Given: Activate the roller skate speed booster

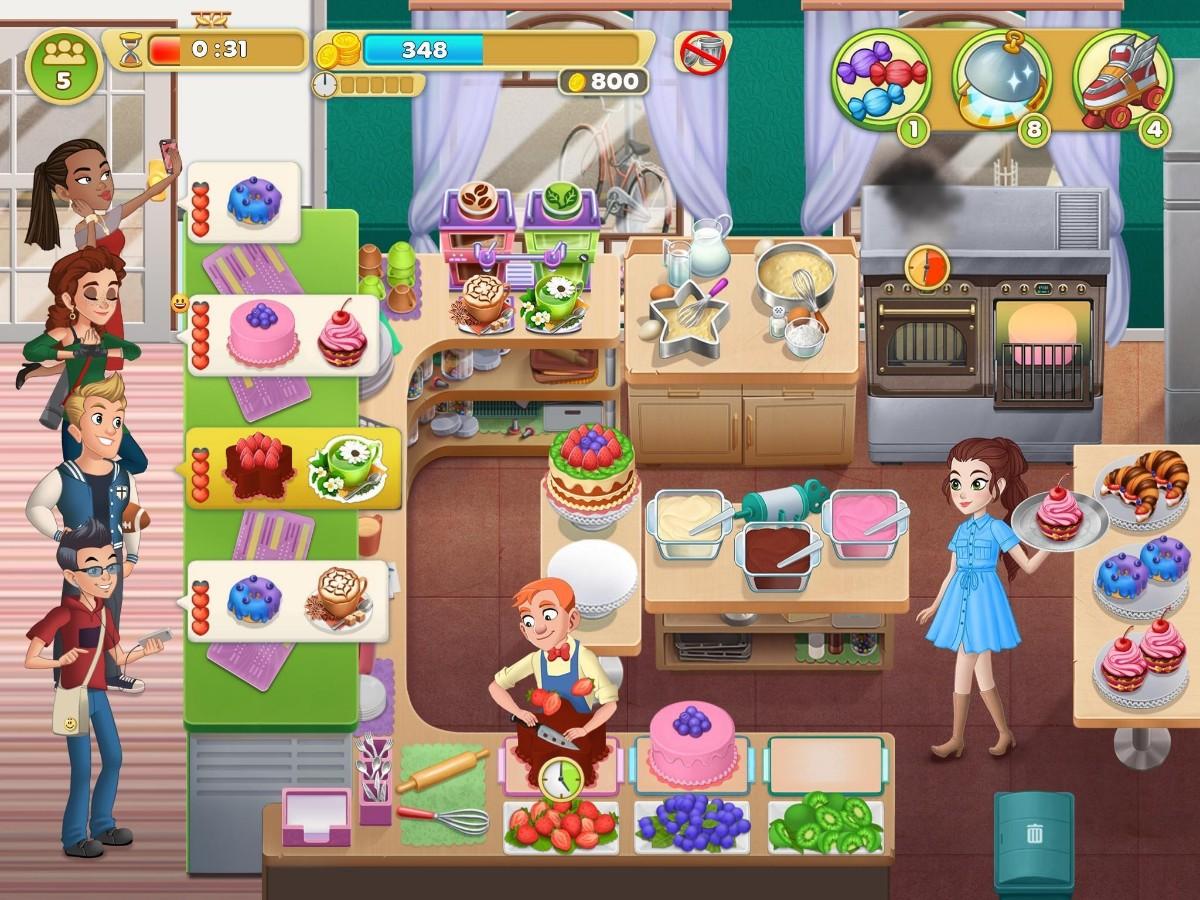Looking at the screenshot, I should point(1122,77).
